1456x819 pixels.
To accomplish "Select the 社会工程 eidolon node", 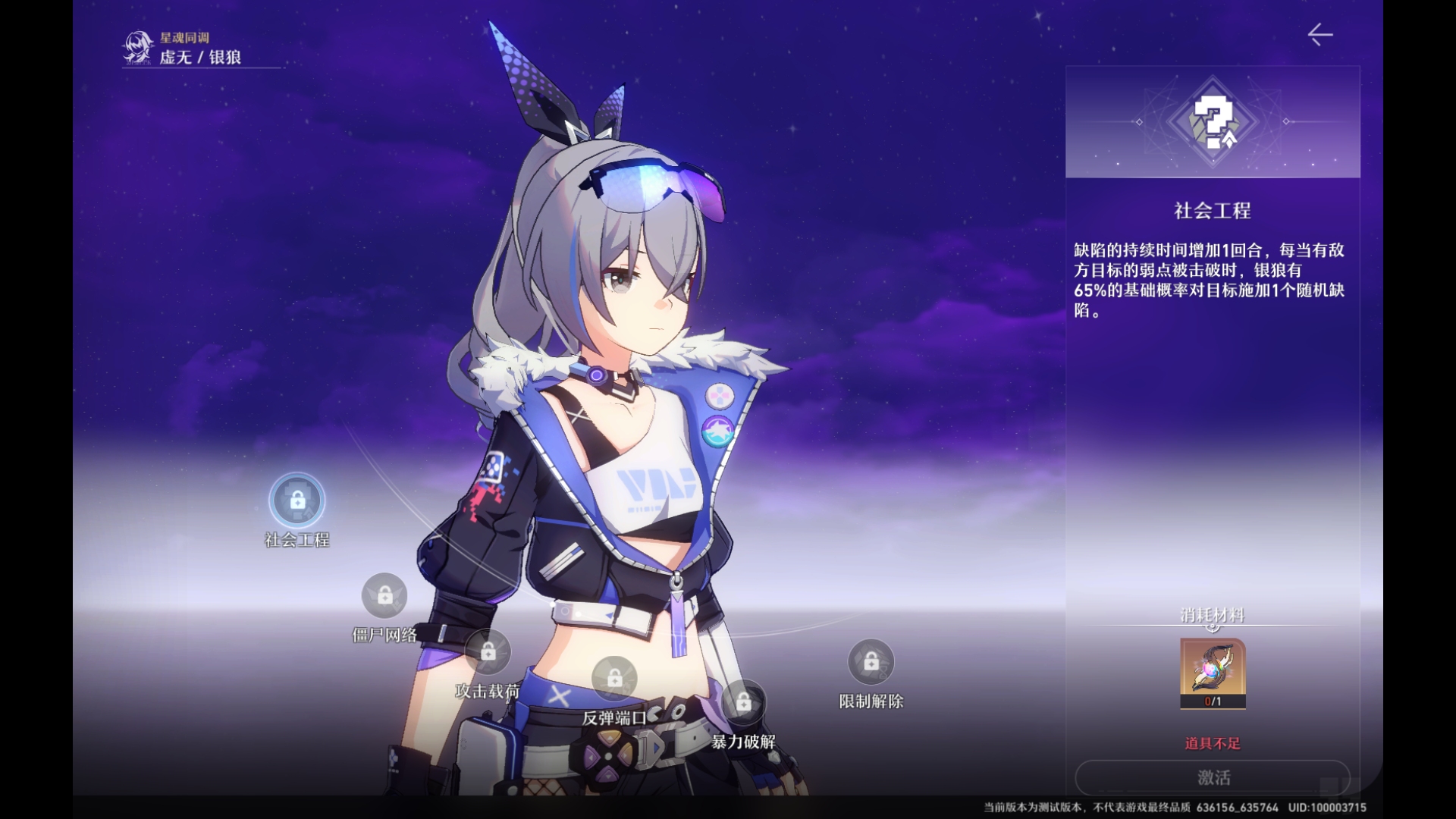I will coord(297,500).
